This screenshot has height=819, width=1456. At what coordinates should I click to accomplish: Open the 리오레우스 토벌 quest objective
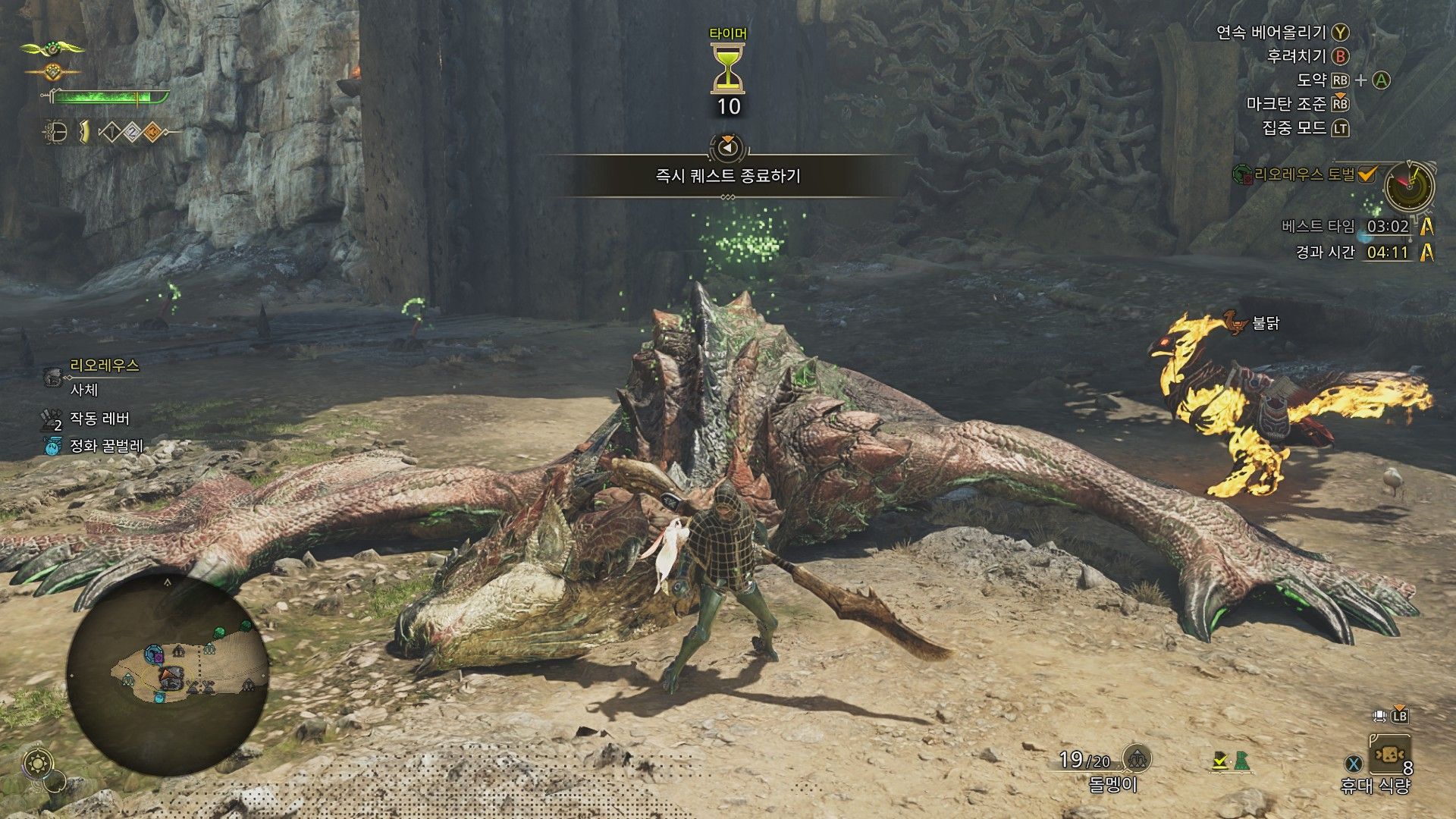1304,175
